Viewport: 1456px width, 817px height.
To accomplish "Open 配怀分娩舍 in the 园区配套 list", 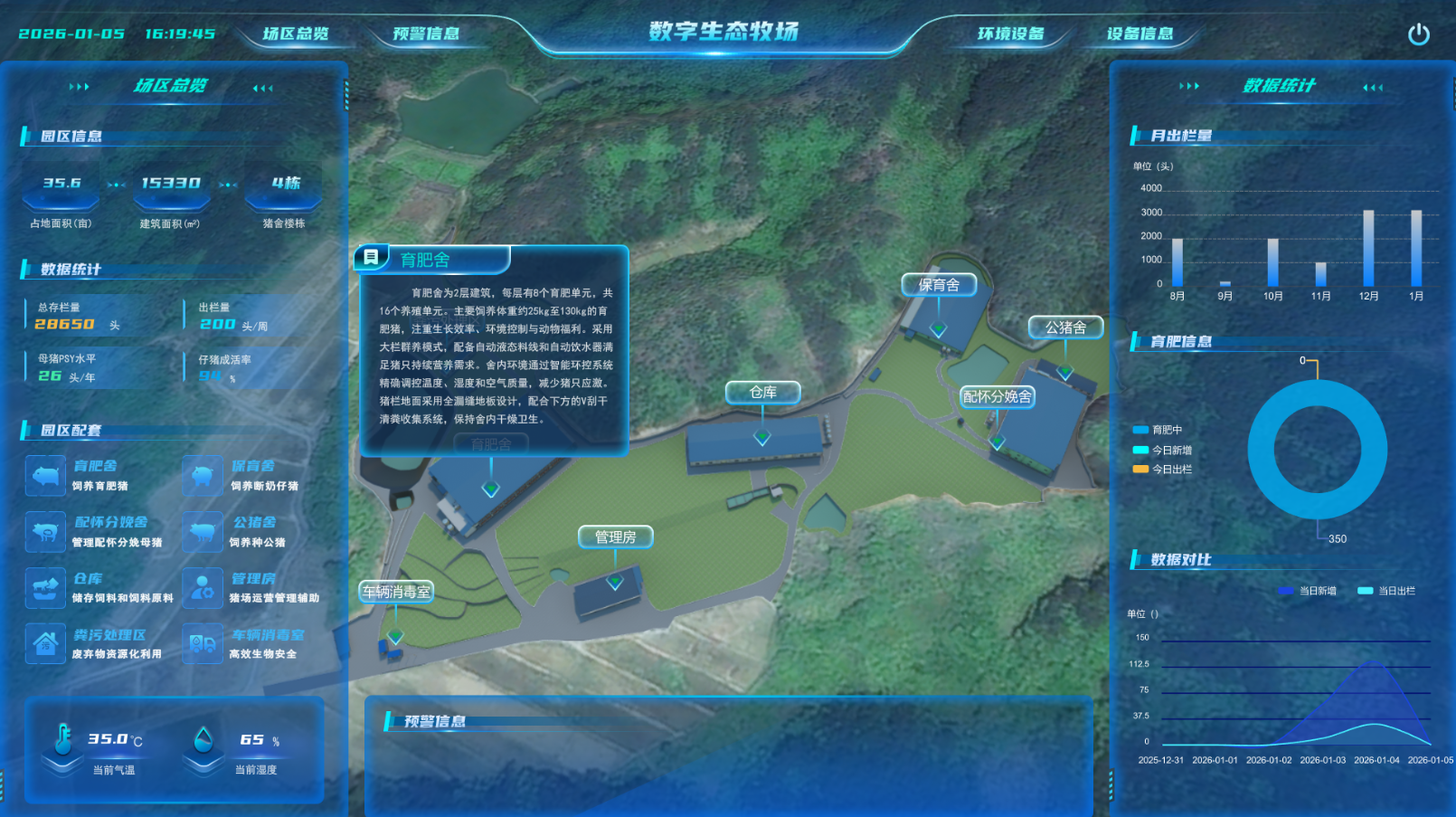I will click(x=110, y=523).
